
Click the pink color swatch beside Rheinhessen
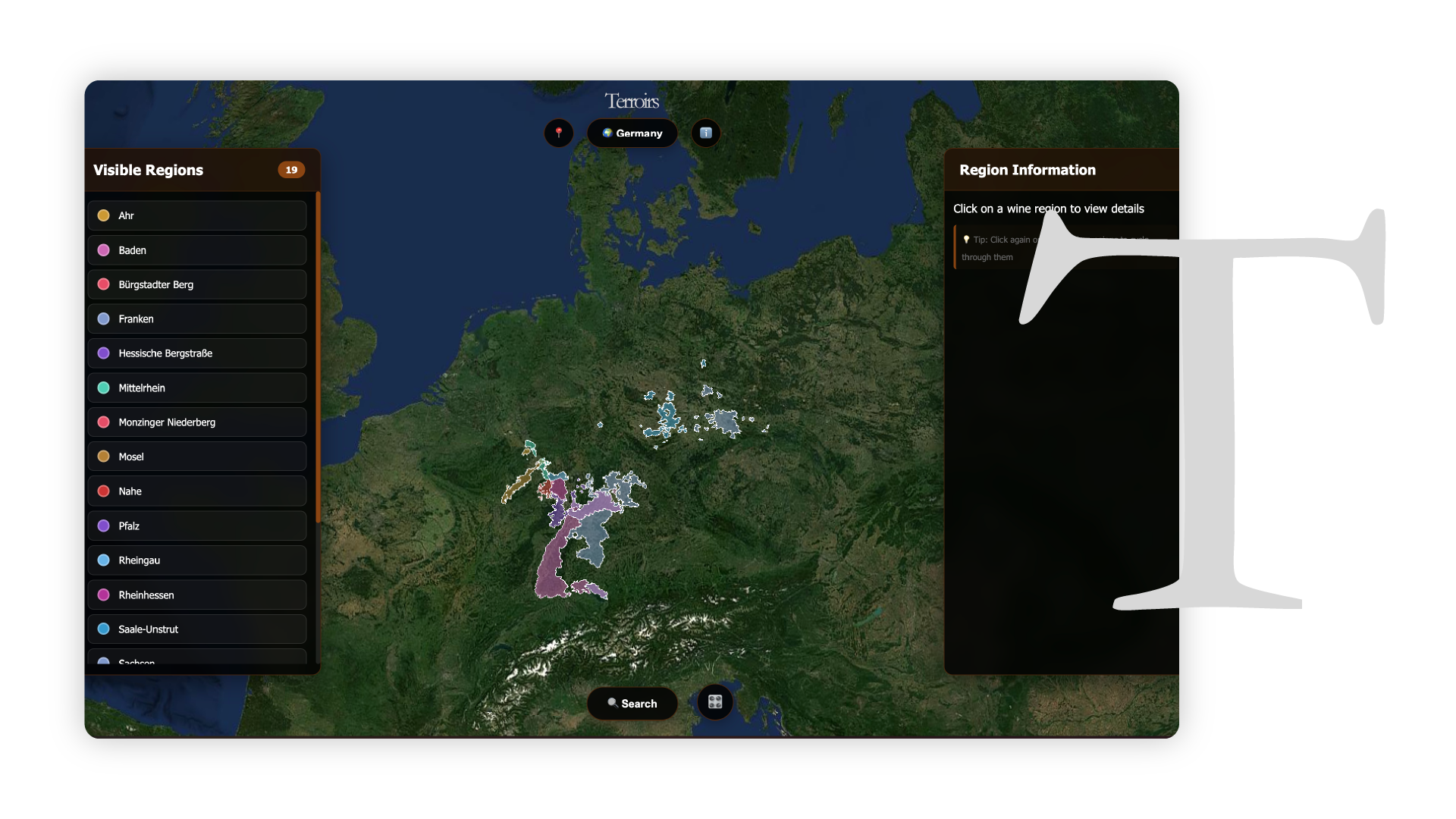(103, 595)
